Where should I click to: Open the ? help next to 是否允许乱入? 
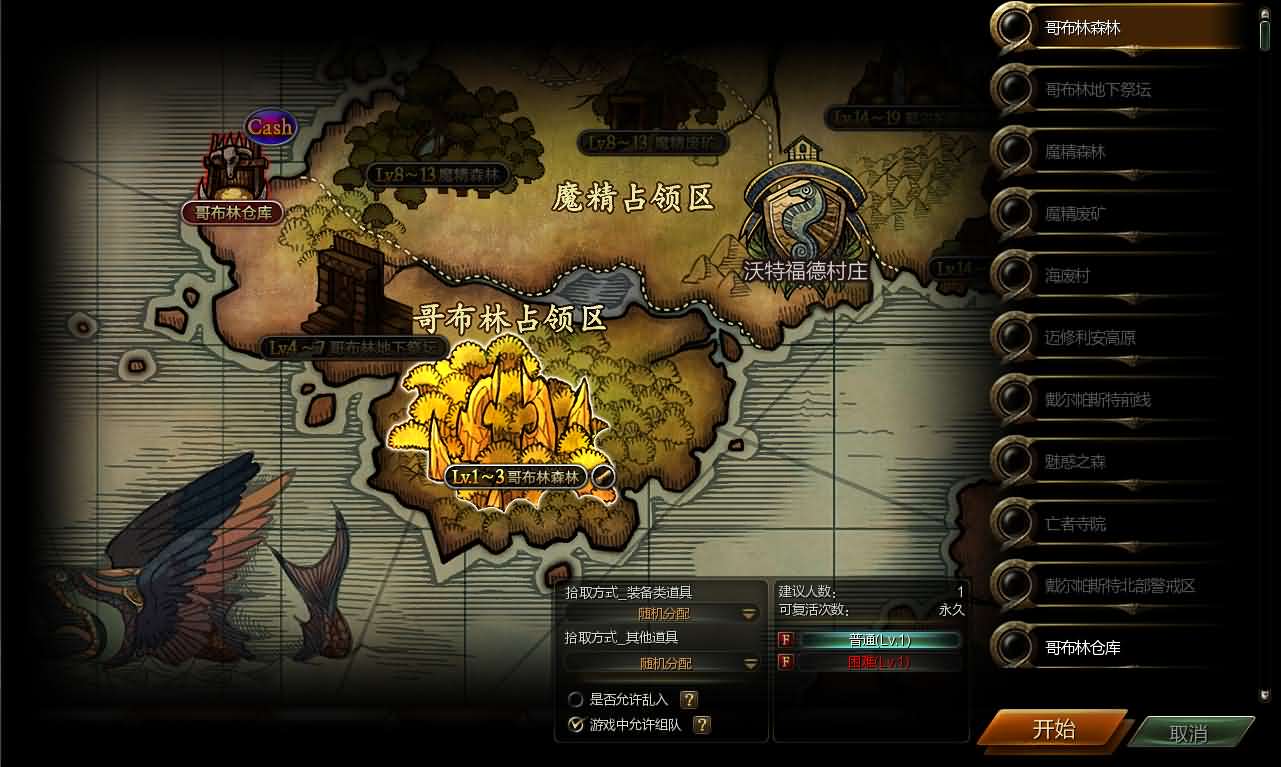click(x=688, y=700)
